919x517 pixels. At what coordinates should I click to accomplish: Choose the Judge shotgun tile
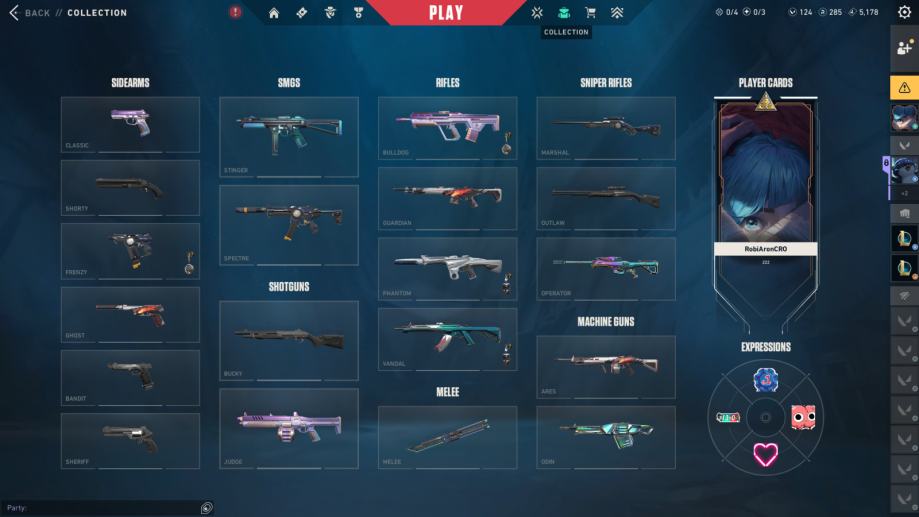(x=288, y=428)
